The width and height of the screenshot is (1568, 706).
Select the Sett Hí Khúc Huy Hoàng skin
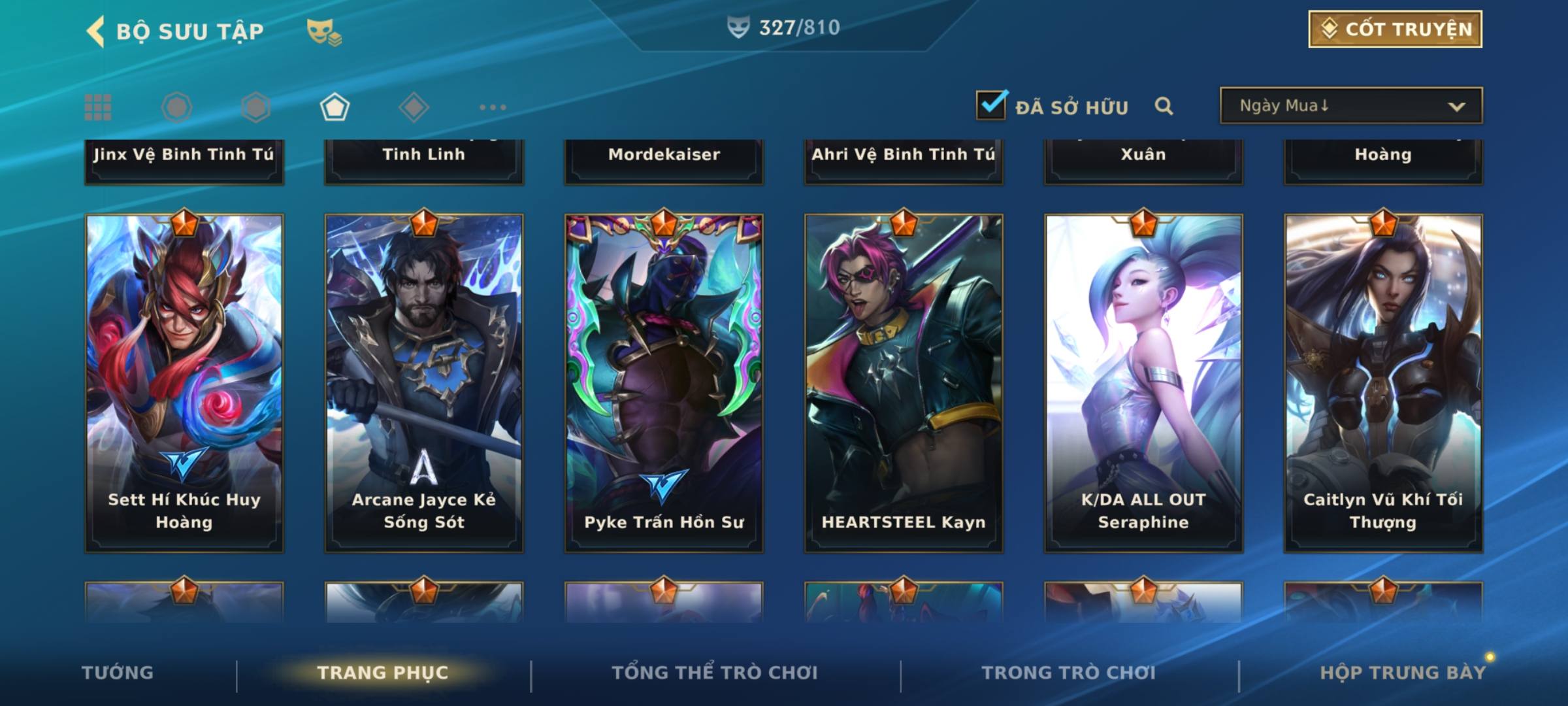point(184,382)
